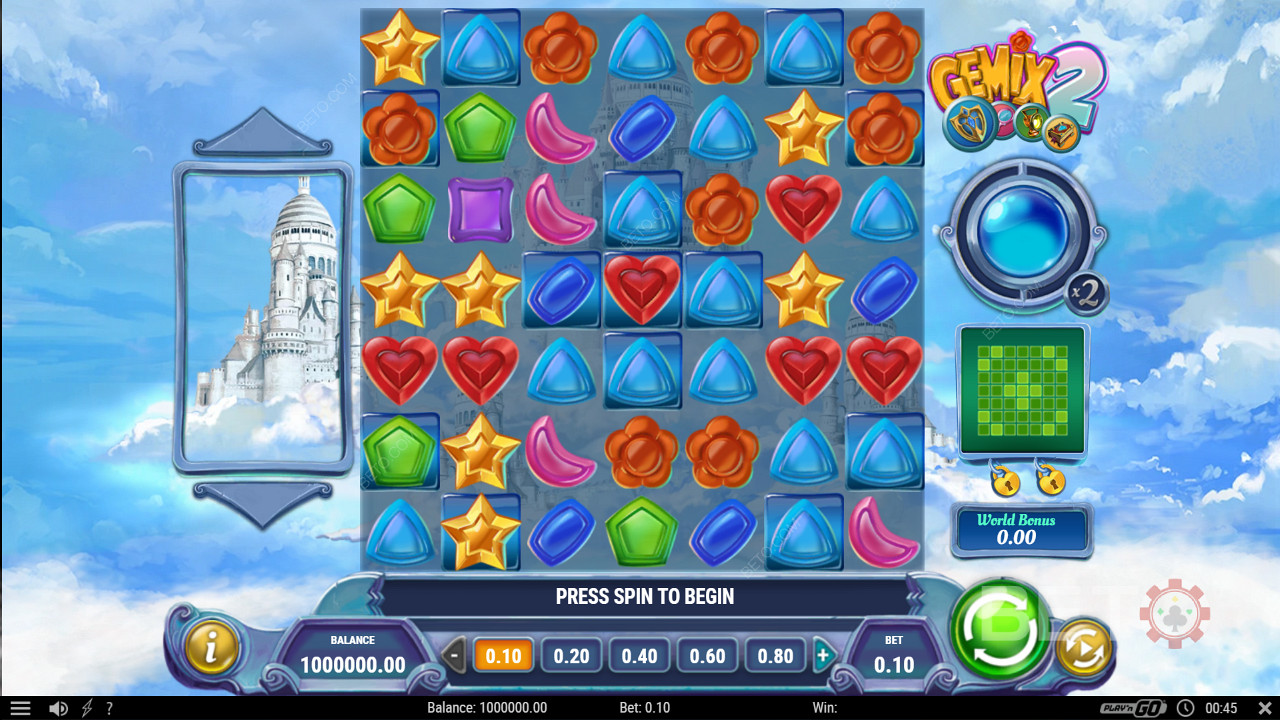Choose the 0.20 bet amount
1280x720 pixels.
(571, 656)
